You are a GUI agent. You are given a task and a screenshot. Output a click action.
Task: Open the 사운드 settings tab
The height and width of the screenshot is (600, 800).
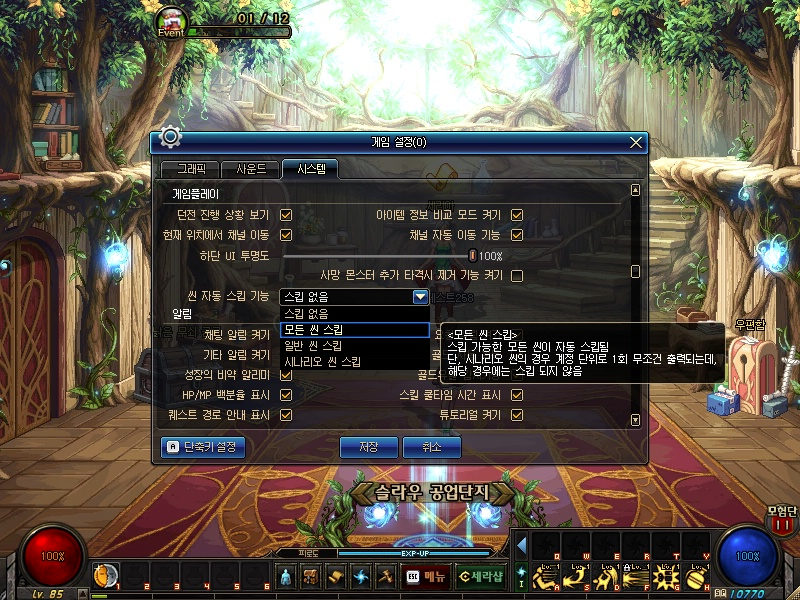(244, 169)
